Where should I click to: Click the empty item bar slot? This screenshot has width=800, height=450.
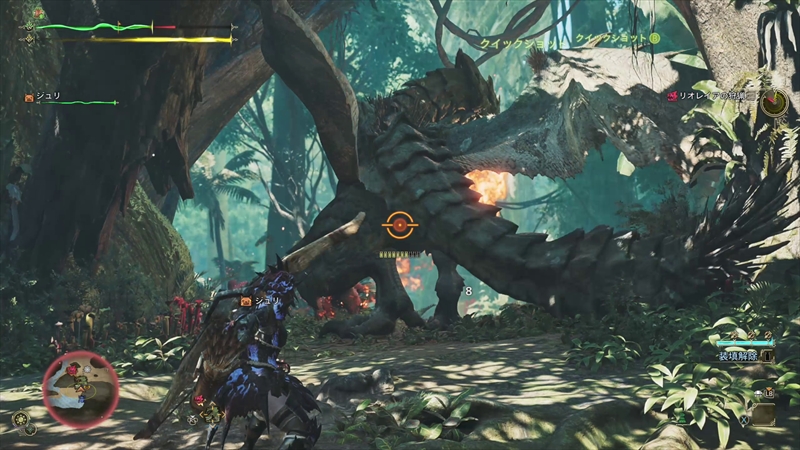(763, 414)
